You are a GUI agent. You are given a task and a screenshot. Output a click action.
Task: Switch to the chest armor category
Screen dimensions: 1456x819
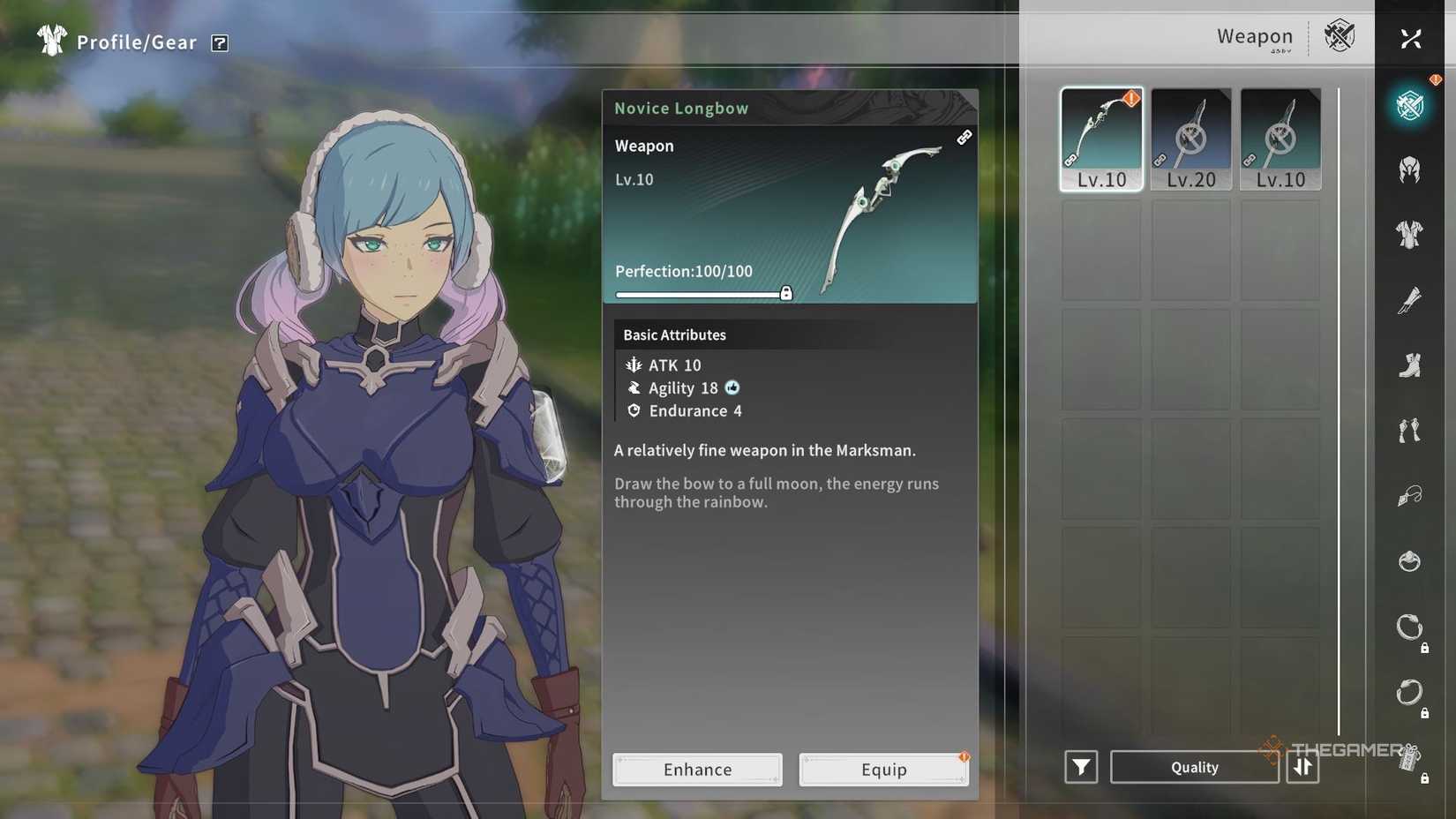(1409, 235)
